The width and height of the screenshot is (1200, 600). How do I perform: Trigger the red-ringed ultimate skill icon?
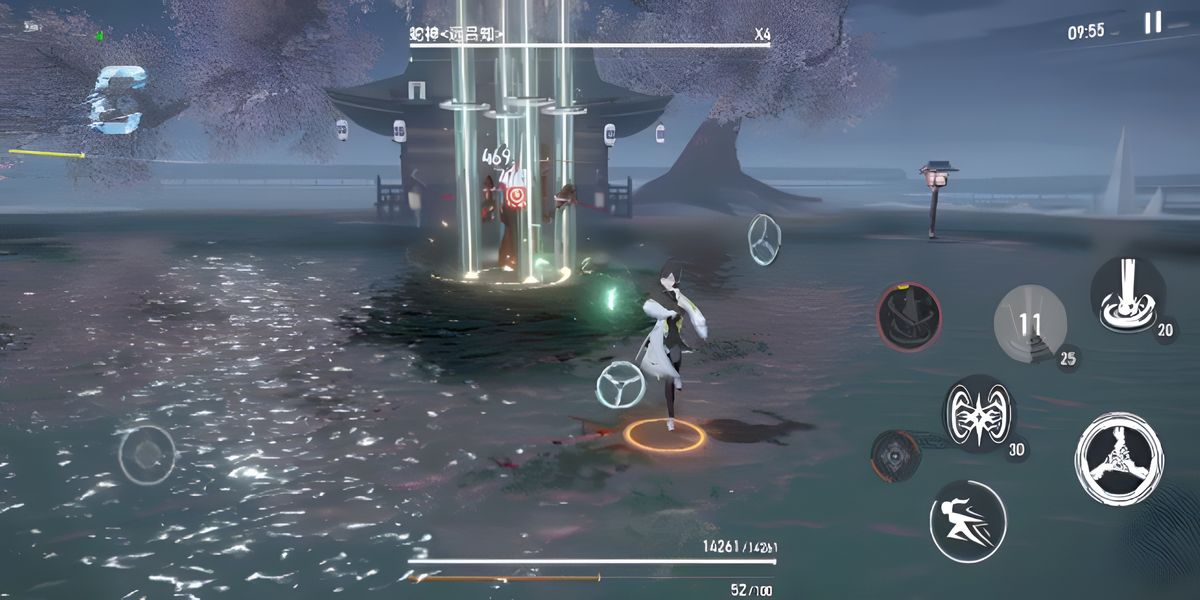coord(909,316)
